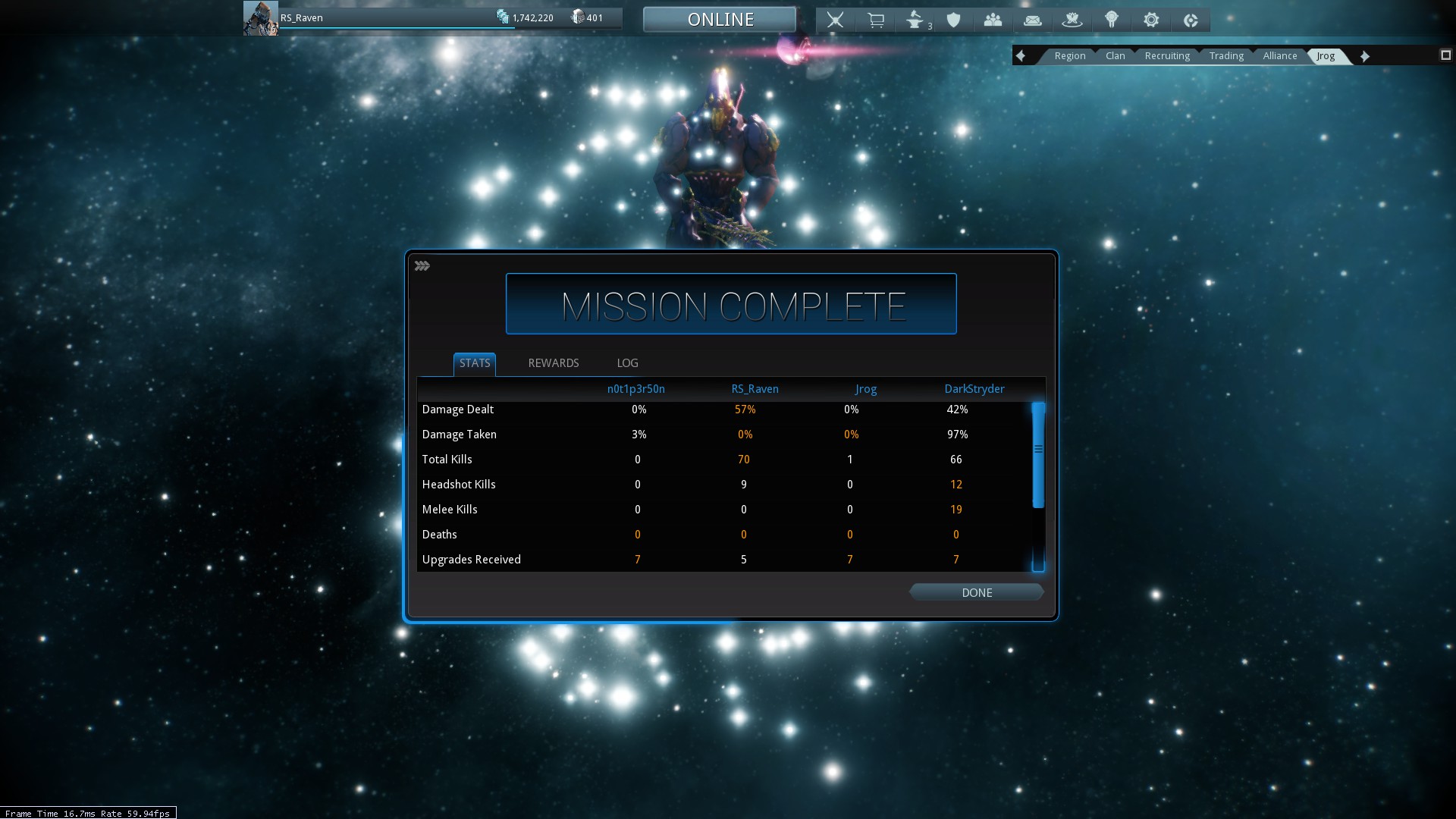
Task: Select the Alliance chat tab
Action: point(1280,56)
